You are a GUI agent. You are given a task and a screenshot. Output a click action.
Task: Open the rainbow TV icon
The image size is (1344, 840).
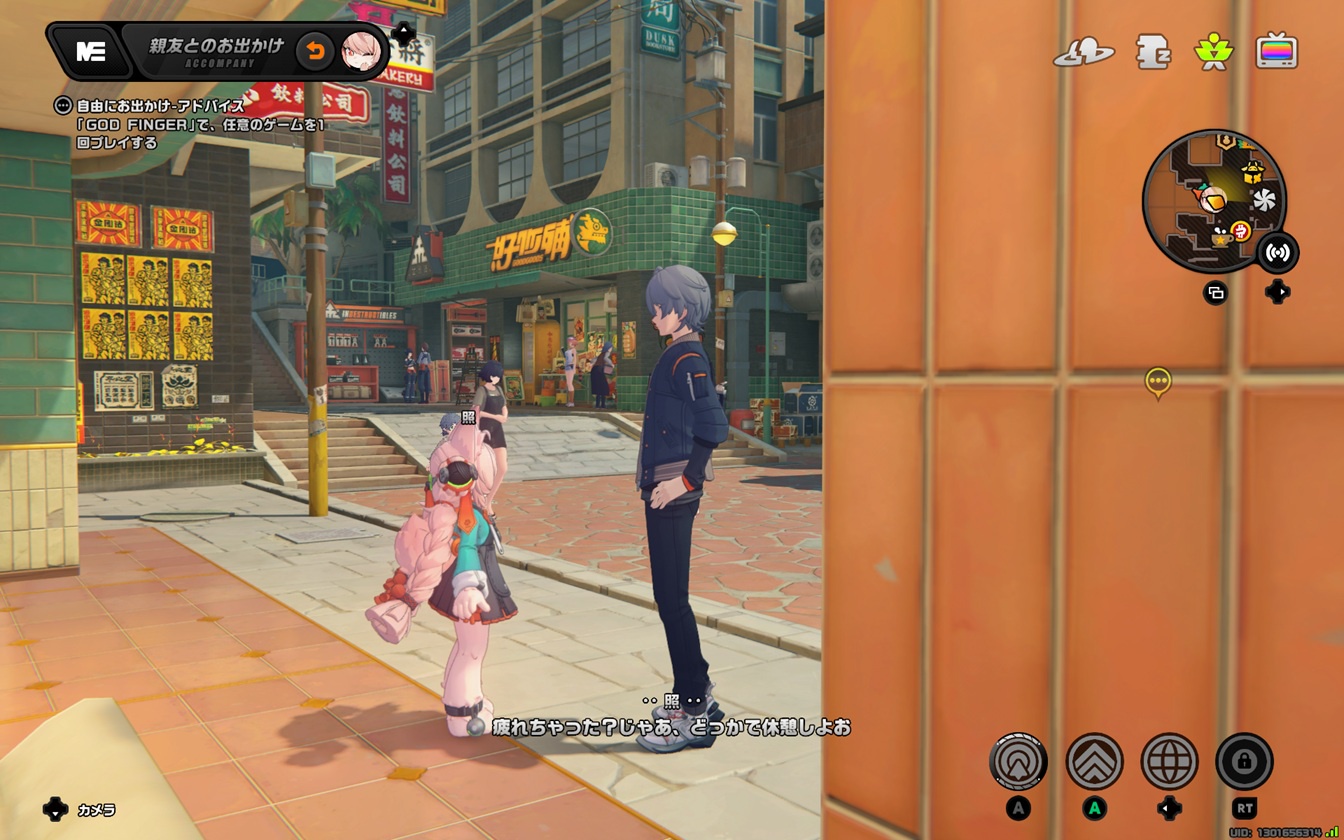click(1277, 51)
